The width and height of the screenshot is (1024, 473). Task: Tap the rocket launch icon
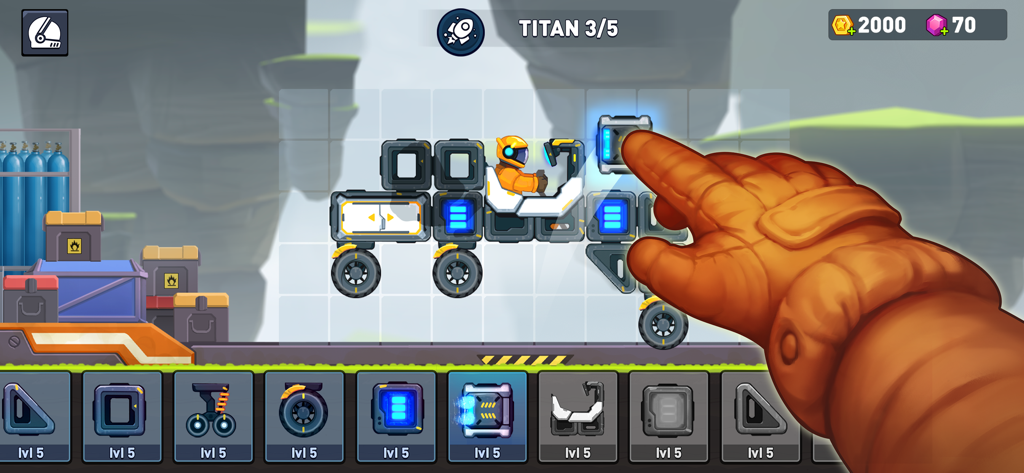460,32
